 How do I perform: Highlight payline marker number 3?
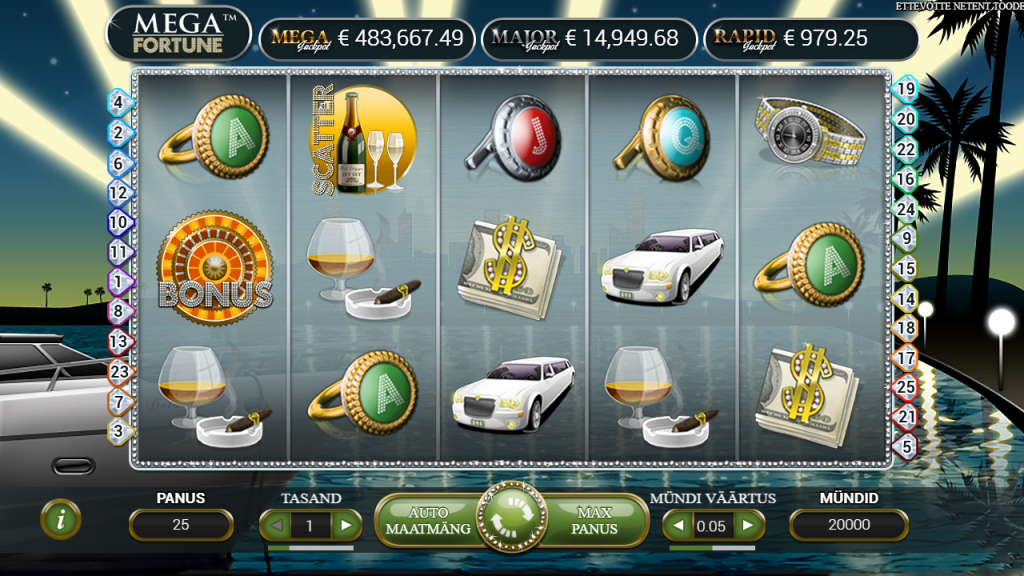pos(118,431)
